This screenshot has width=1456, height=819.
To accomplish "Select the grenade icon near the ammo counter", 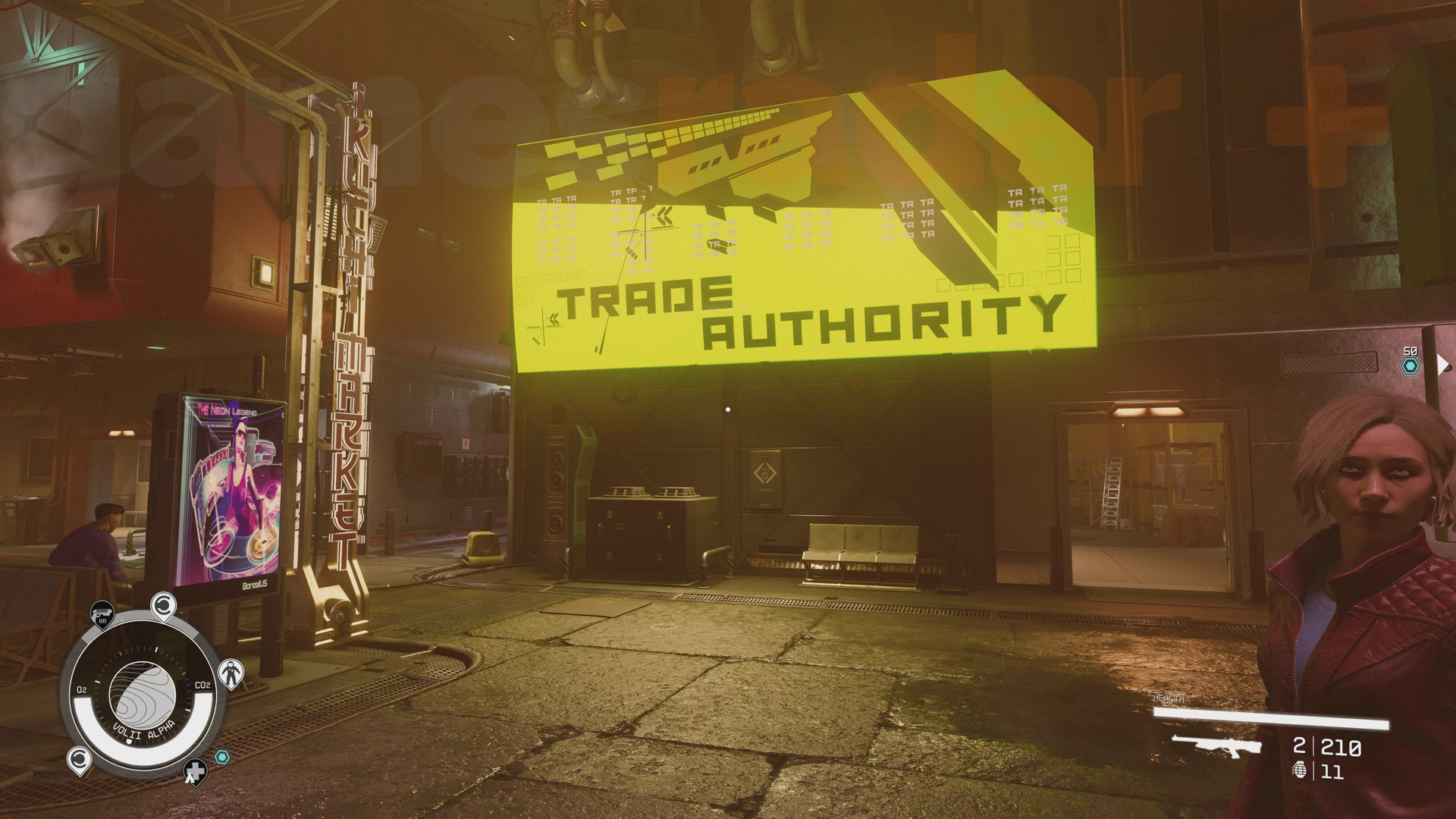I will point(1301,770).
